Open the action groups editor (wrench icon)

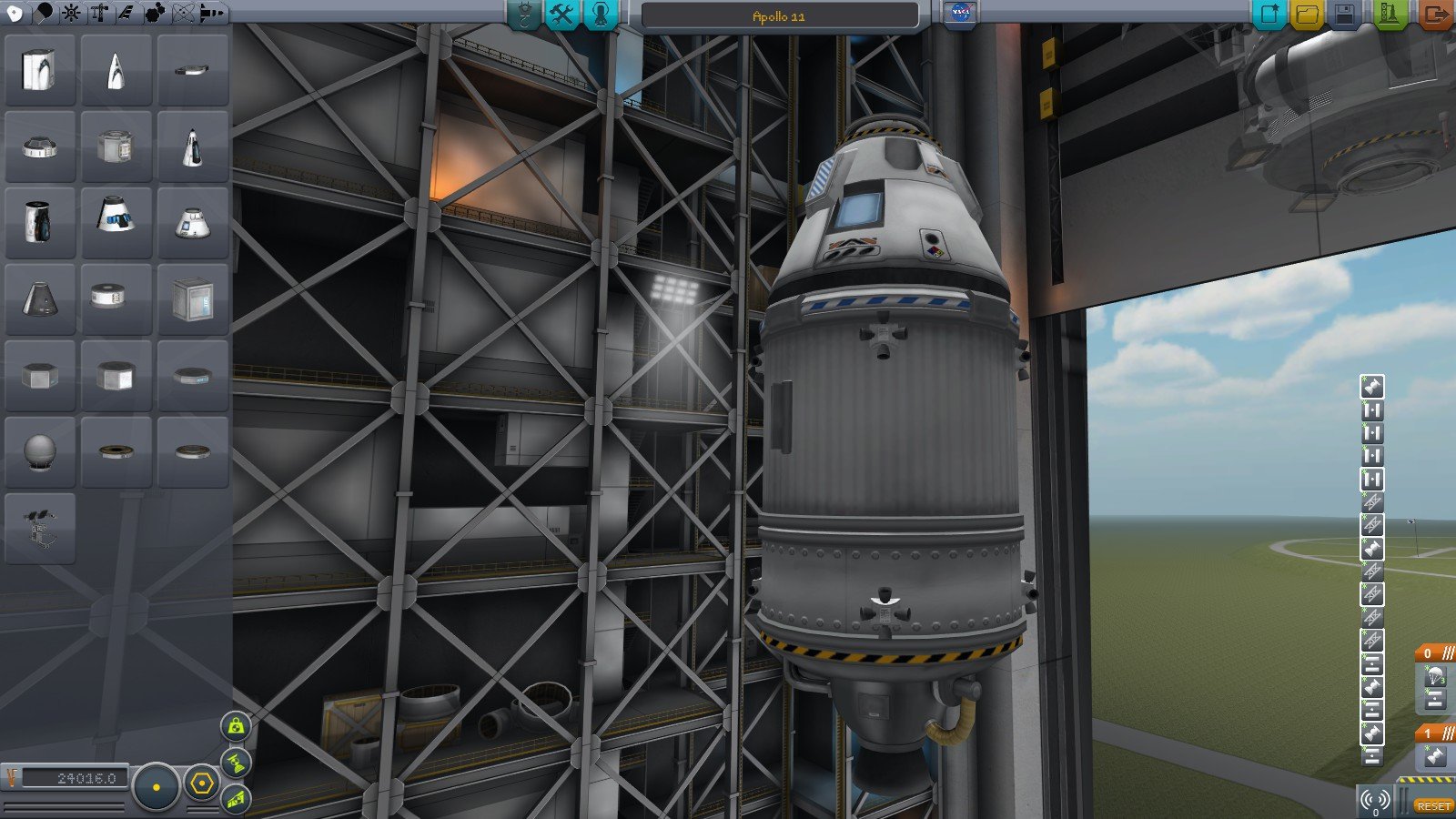(x=562, y=14)
